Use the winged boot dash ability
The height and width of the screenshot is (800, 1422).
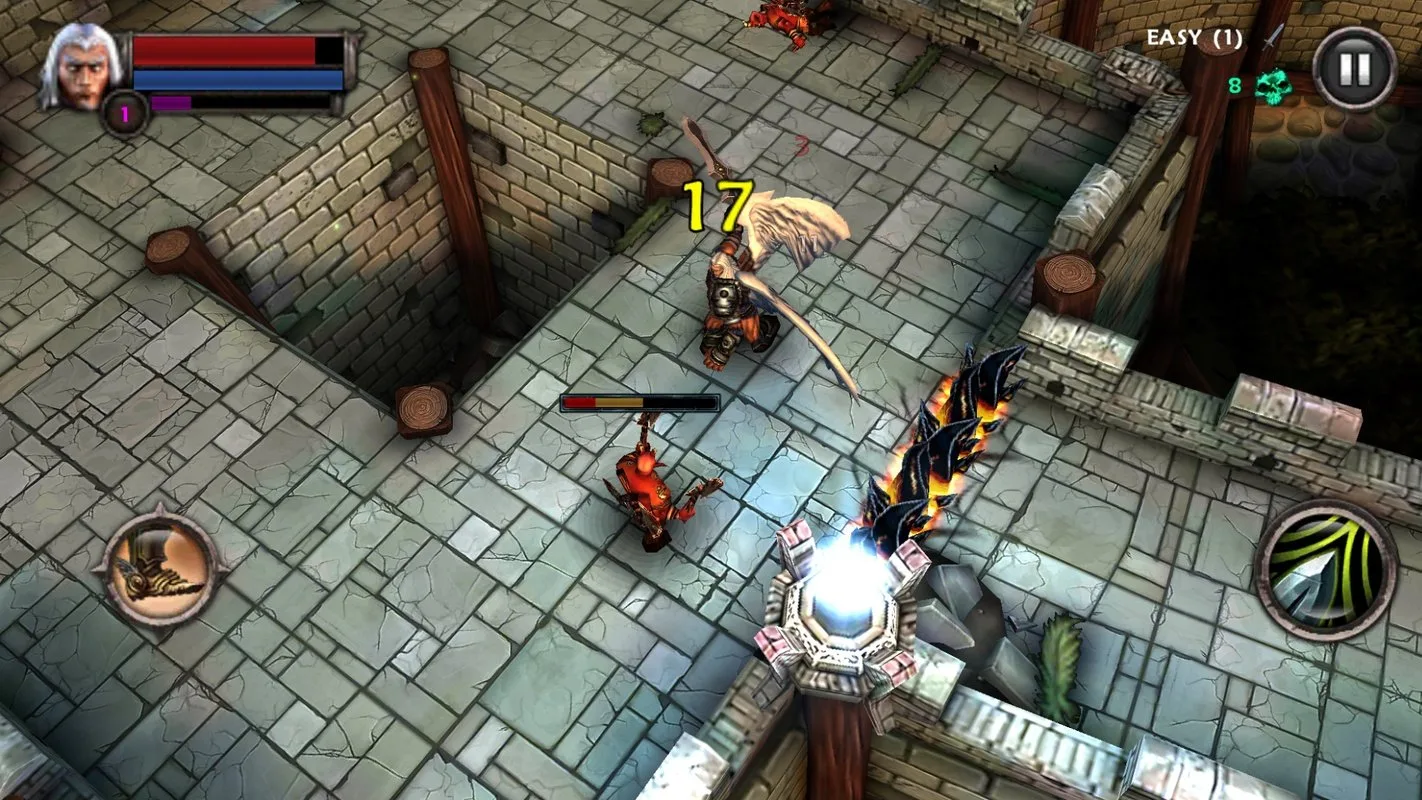point(160,571)
